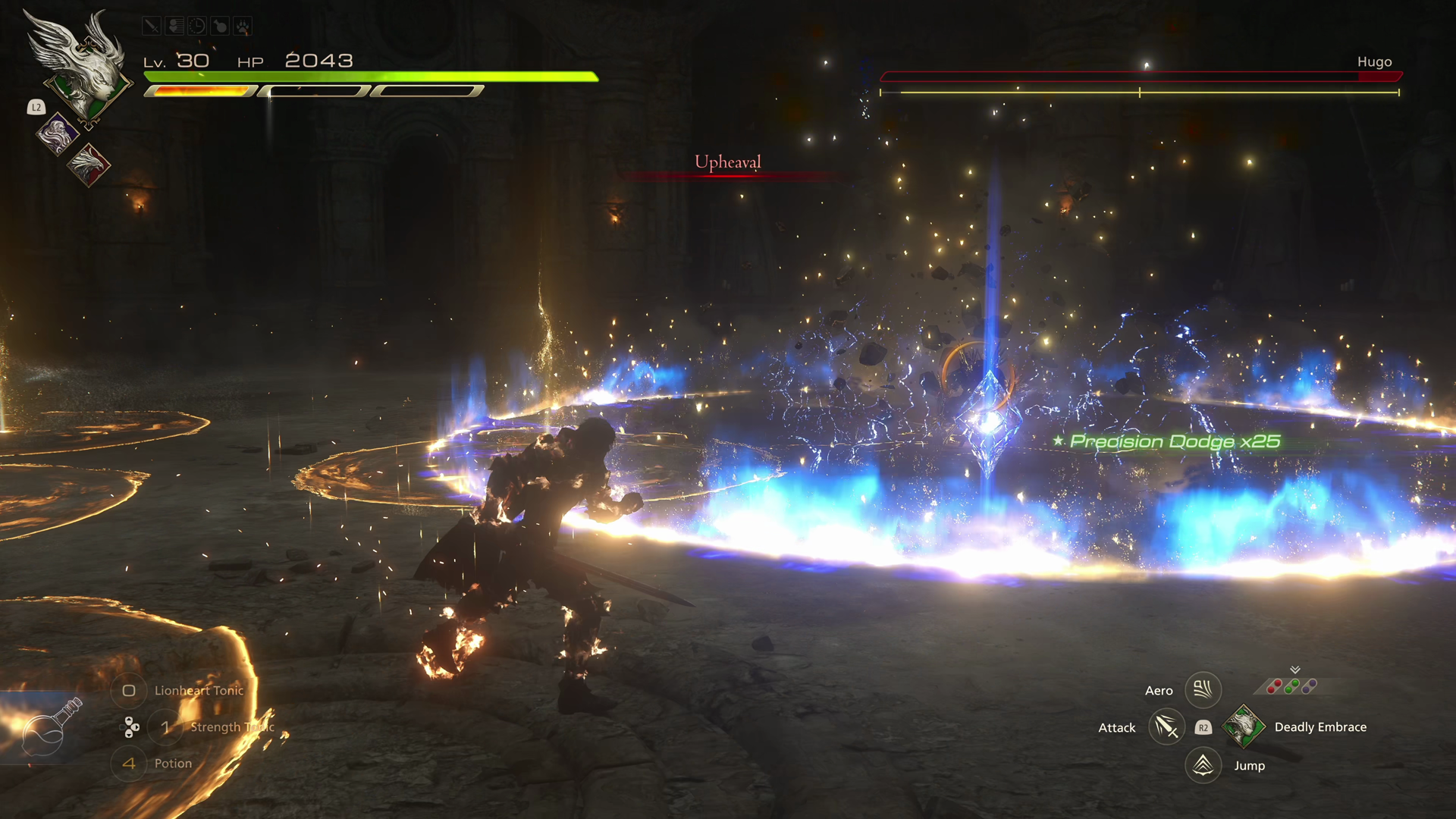The height and width of the screenshot is (819, 1456).
Task: Select the red Eikon ability dots
Action: pyautogui.click(x=1273, y=686)
